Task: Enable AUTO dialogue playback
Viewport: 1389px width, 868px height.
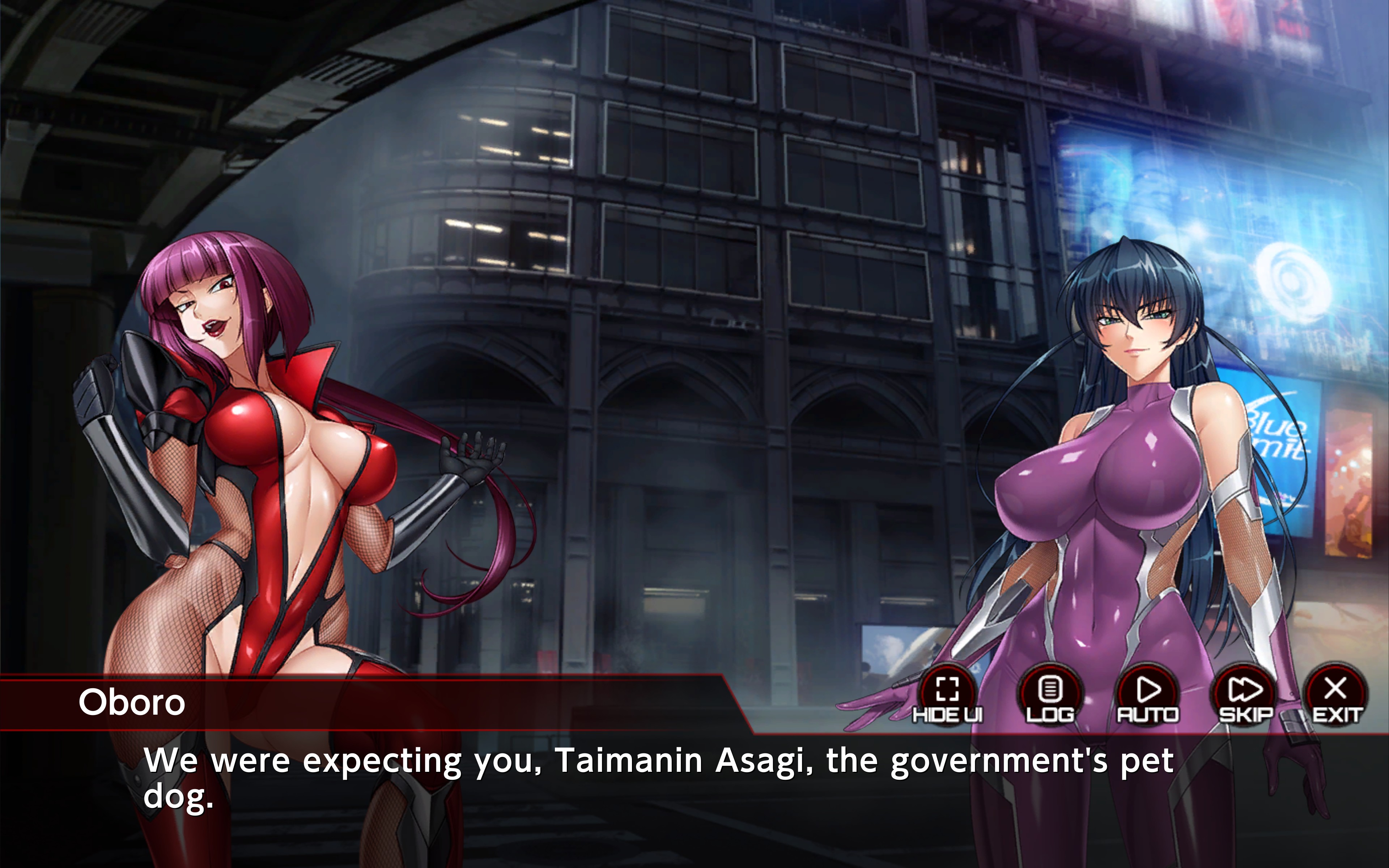Action: pos(1147,693)
